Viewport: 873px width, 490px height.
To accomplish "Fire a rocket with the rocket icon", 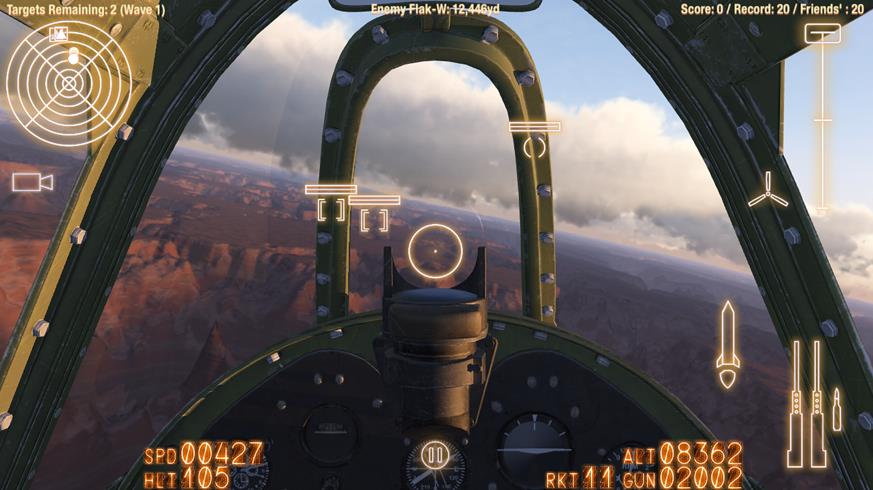I will (727, 344).
